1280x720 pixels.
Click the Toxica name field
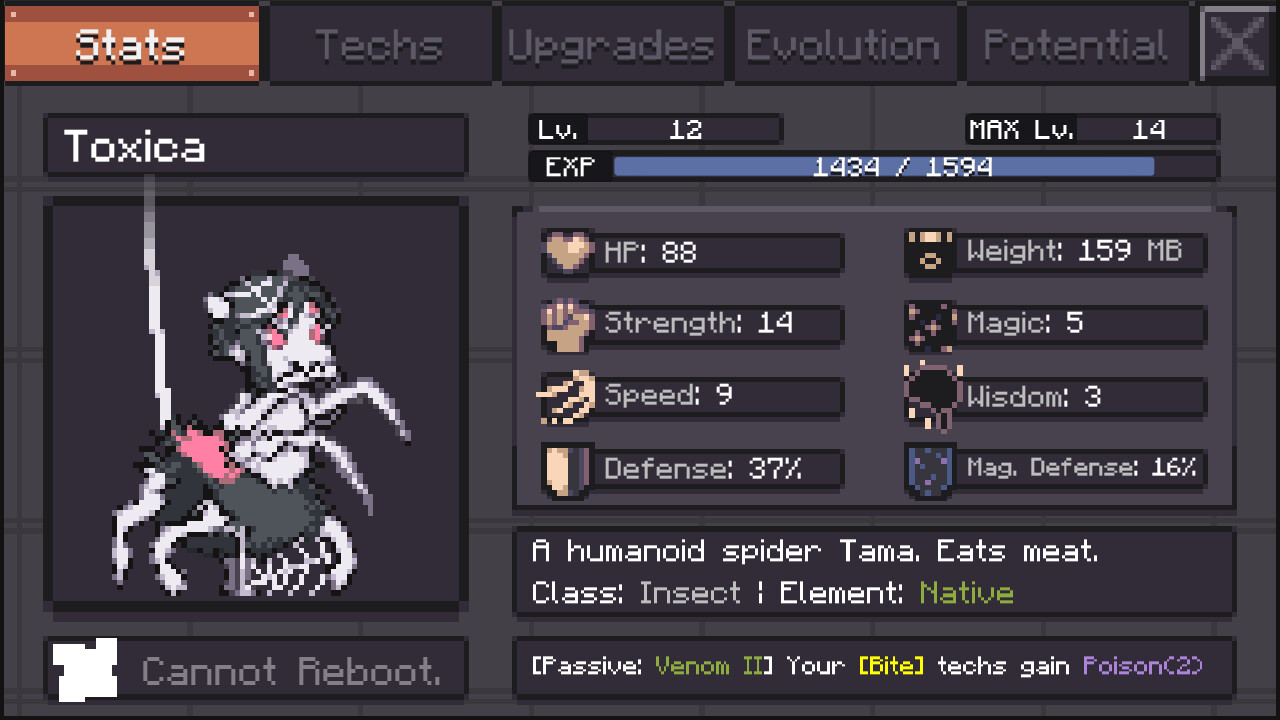pyautogui.click(x=255, y=145)
